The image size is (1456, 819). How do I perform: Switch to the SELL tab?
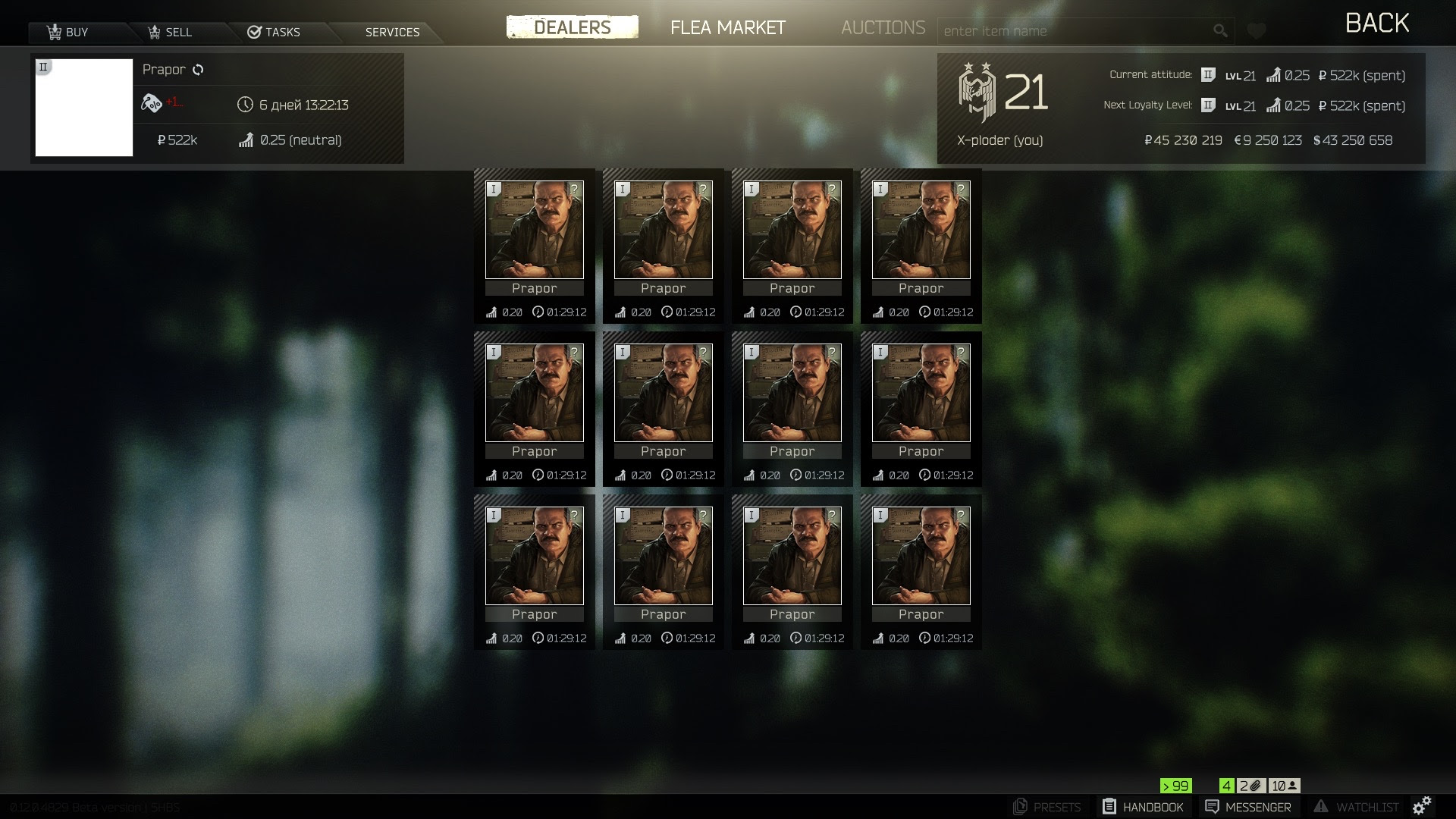171,31
